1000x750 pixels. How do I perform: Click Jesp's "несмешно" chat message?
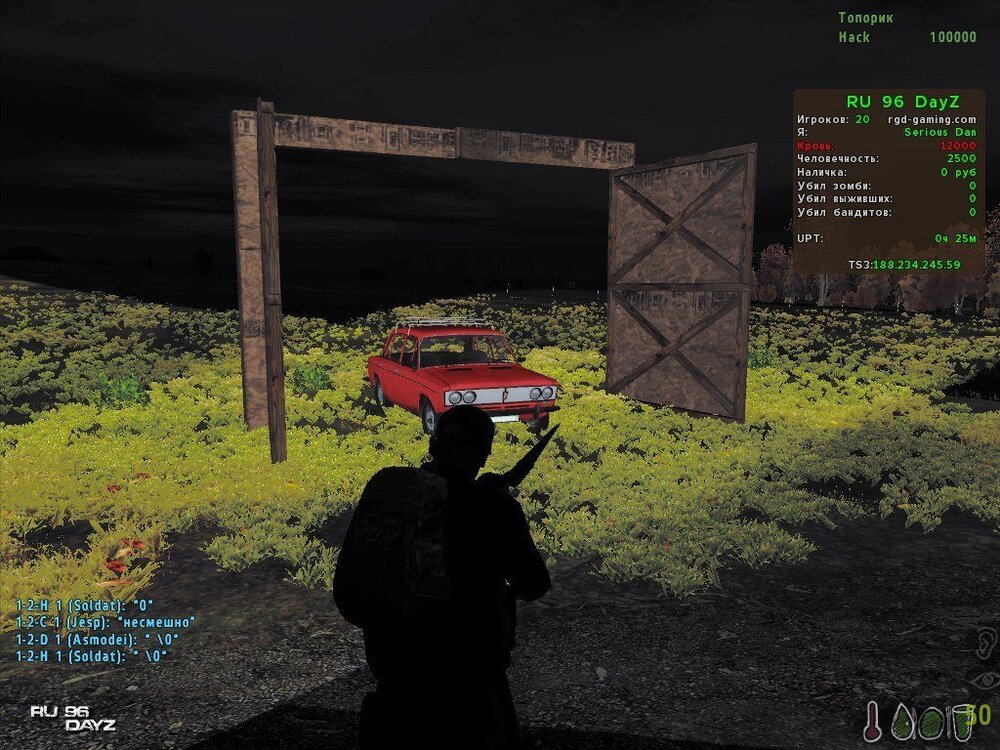coord(105,622)
